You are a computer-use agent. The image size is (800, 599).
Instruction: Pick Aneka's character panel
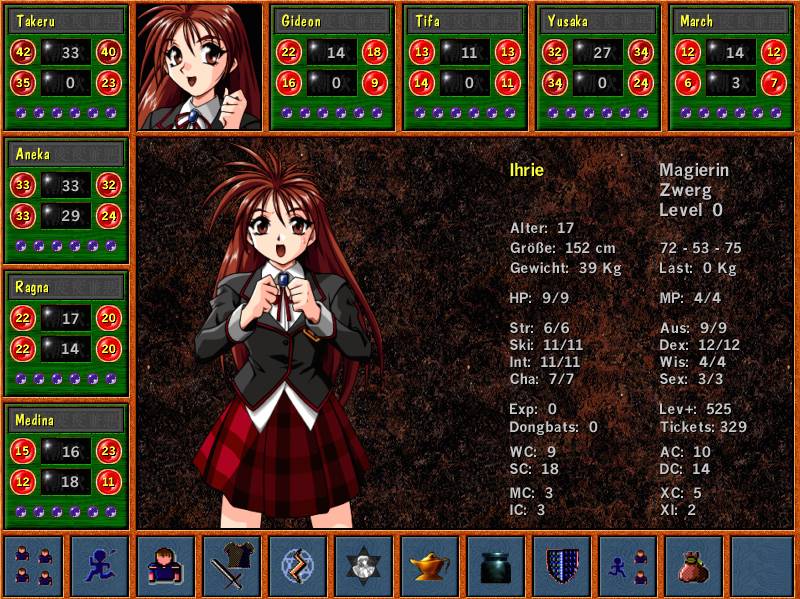67,200
